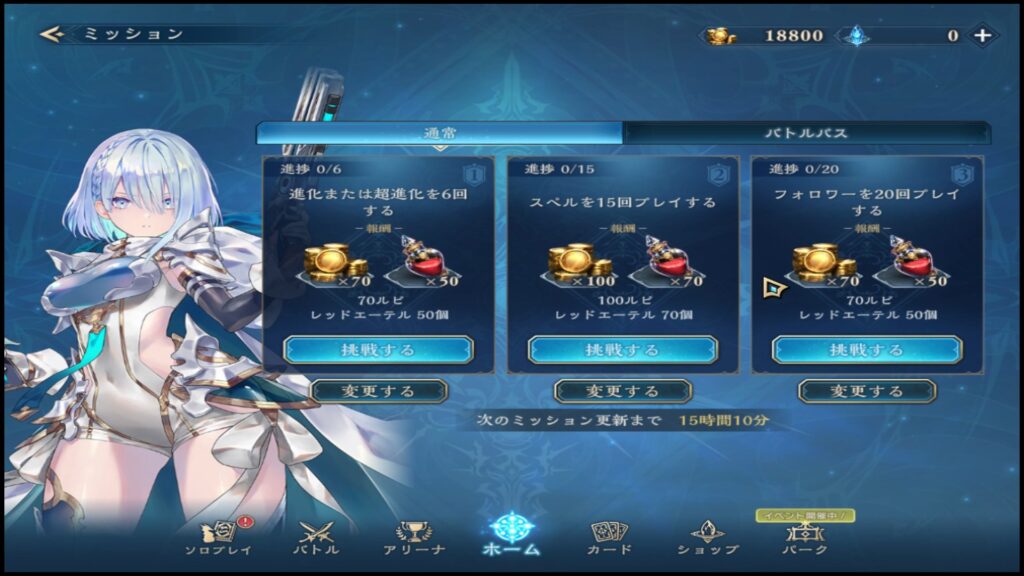Viewport: 1024px width, 576px height.
Task: Open ソロプレイ in the bottom menu
Action: [218, 538]
